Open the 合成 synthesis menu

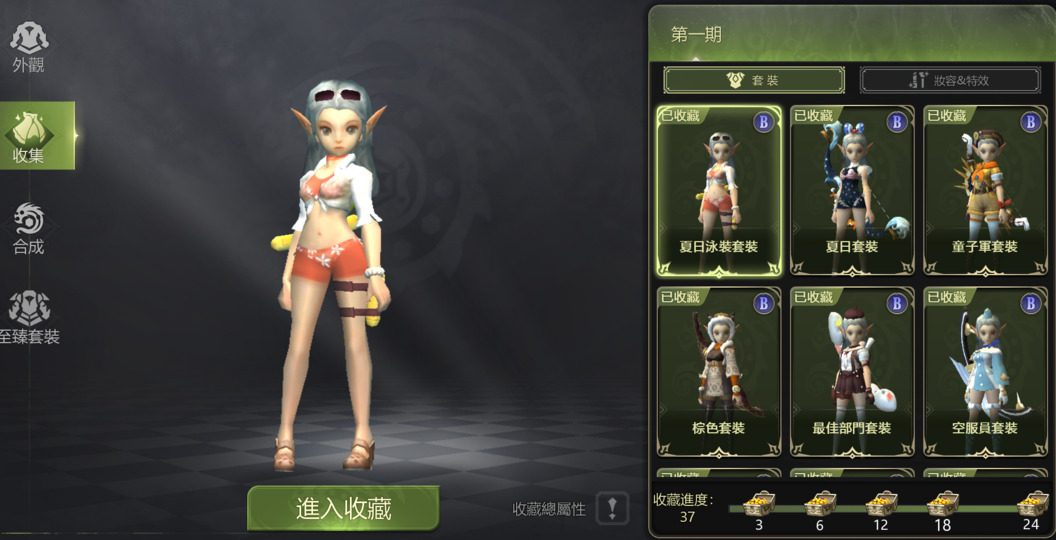[29, 228]
